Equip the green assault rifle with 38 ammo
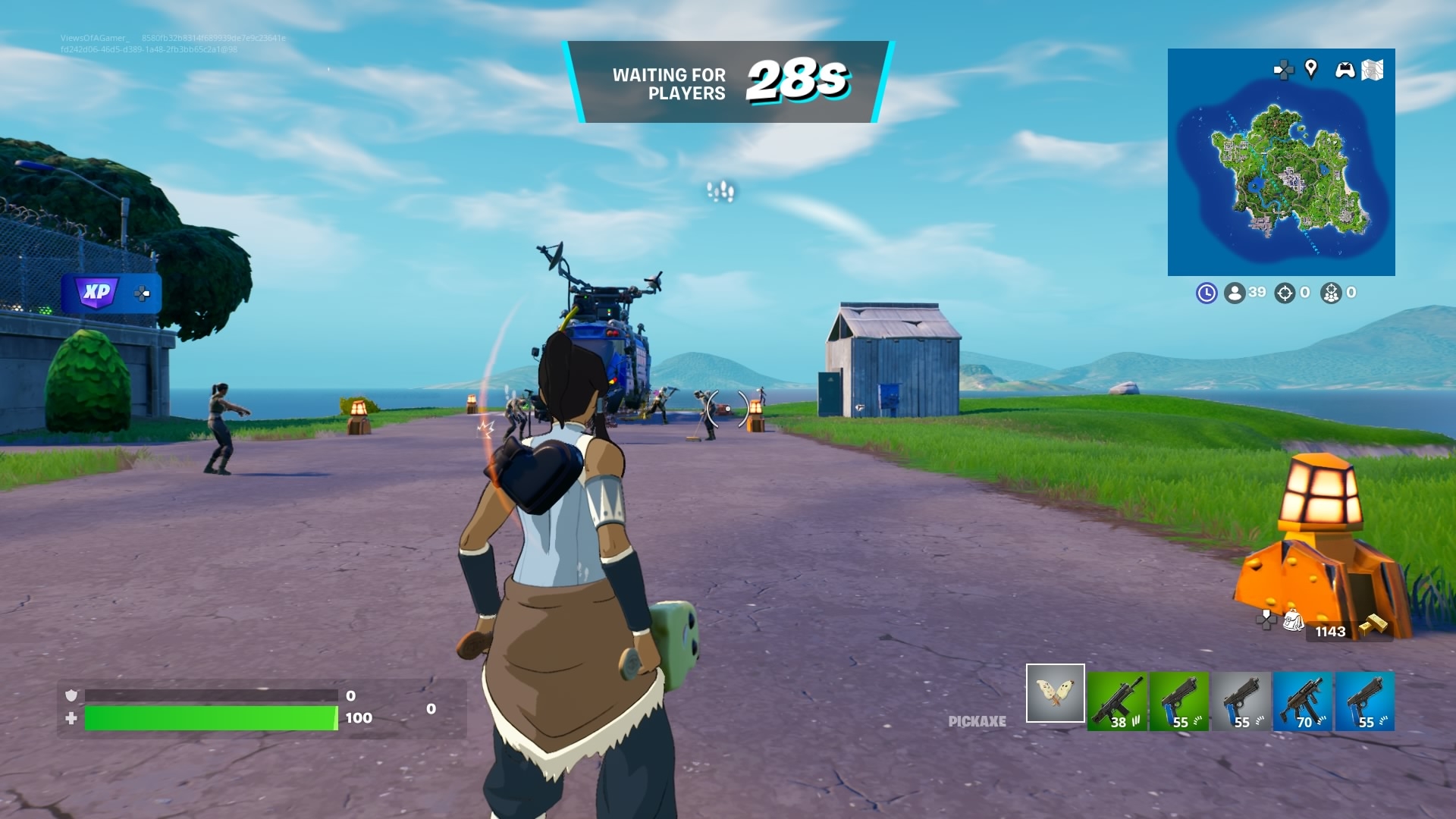 (x=1117, y=701)
